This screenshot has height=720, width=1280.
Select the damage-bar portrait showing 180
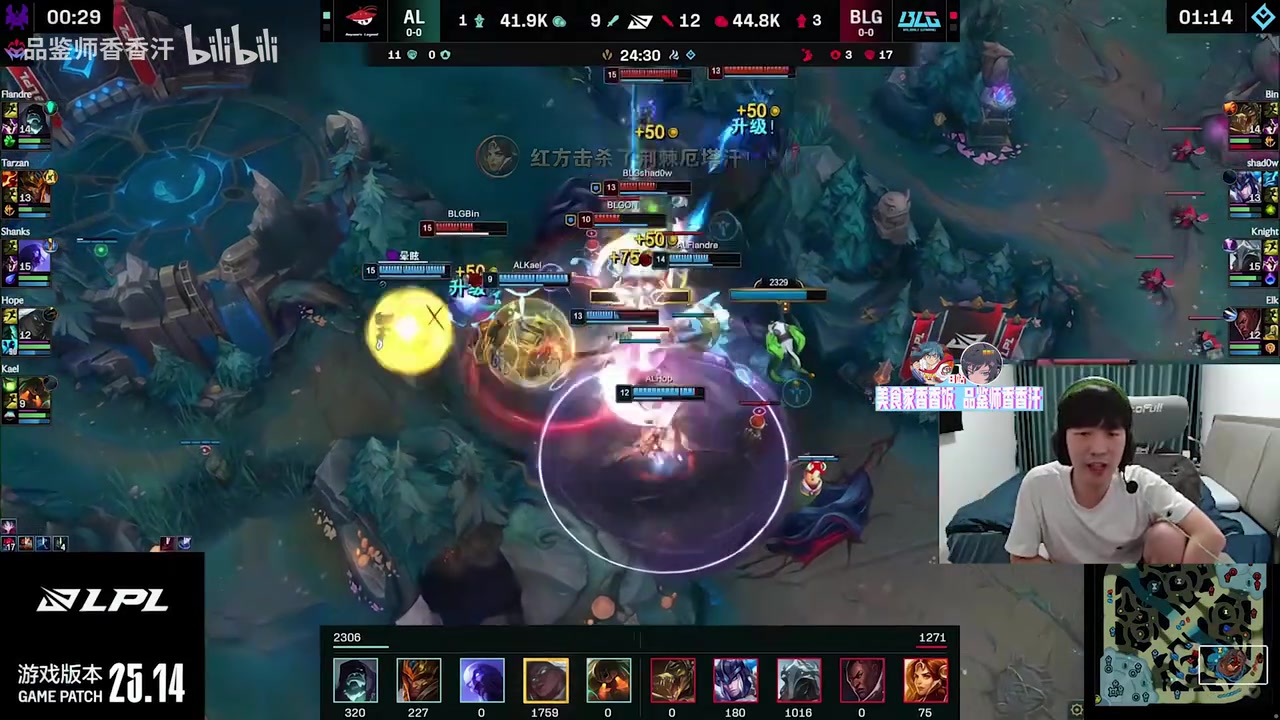[735, 680]
